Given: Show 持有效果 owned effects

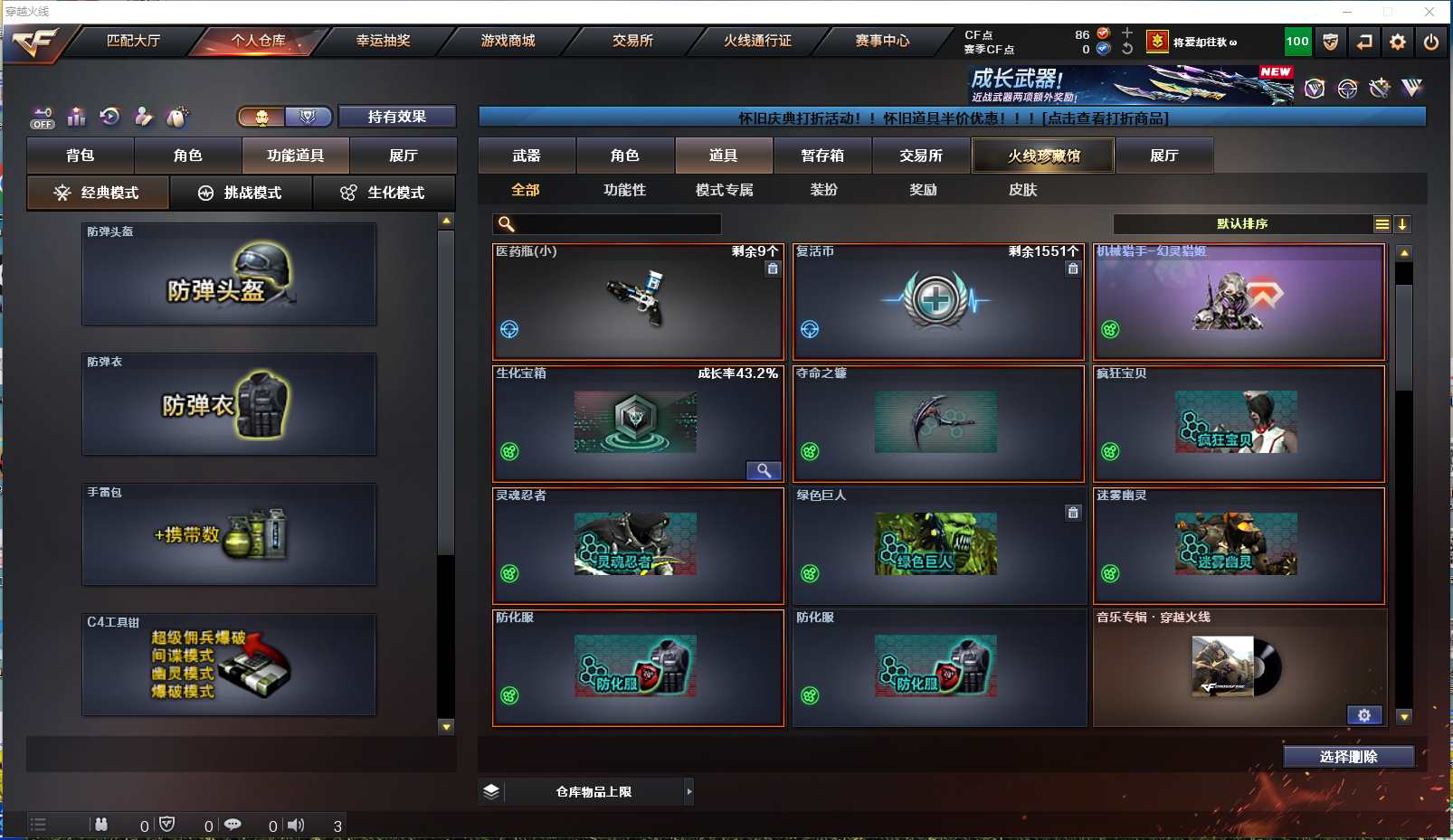Looking at the screenshot, I should 396,117.
